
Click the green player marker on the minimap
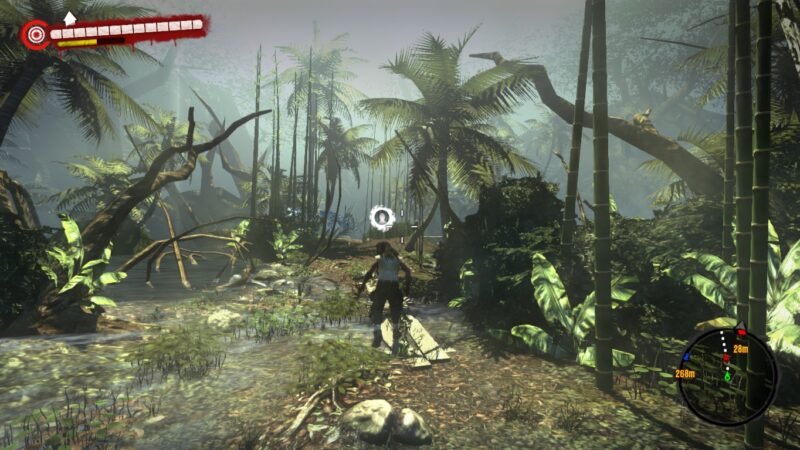728,377
